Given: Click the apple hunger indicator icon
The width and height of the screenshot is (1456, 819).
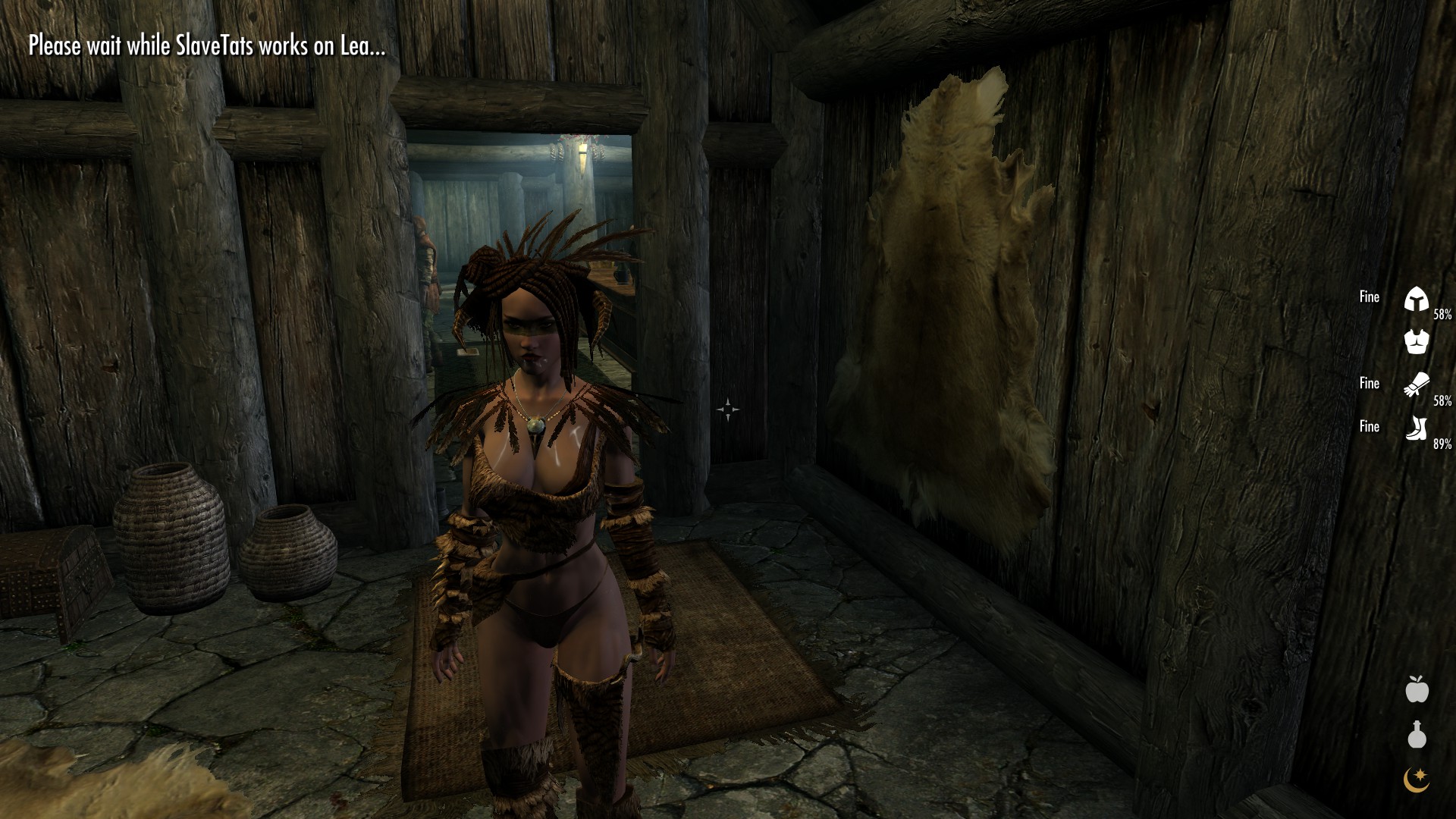Looking at the screenshot, I should 1417,689.
